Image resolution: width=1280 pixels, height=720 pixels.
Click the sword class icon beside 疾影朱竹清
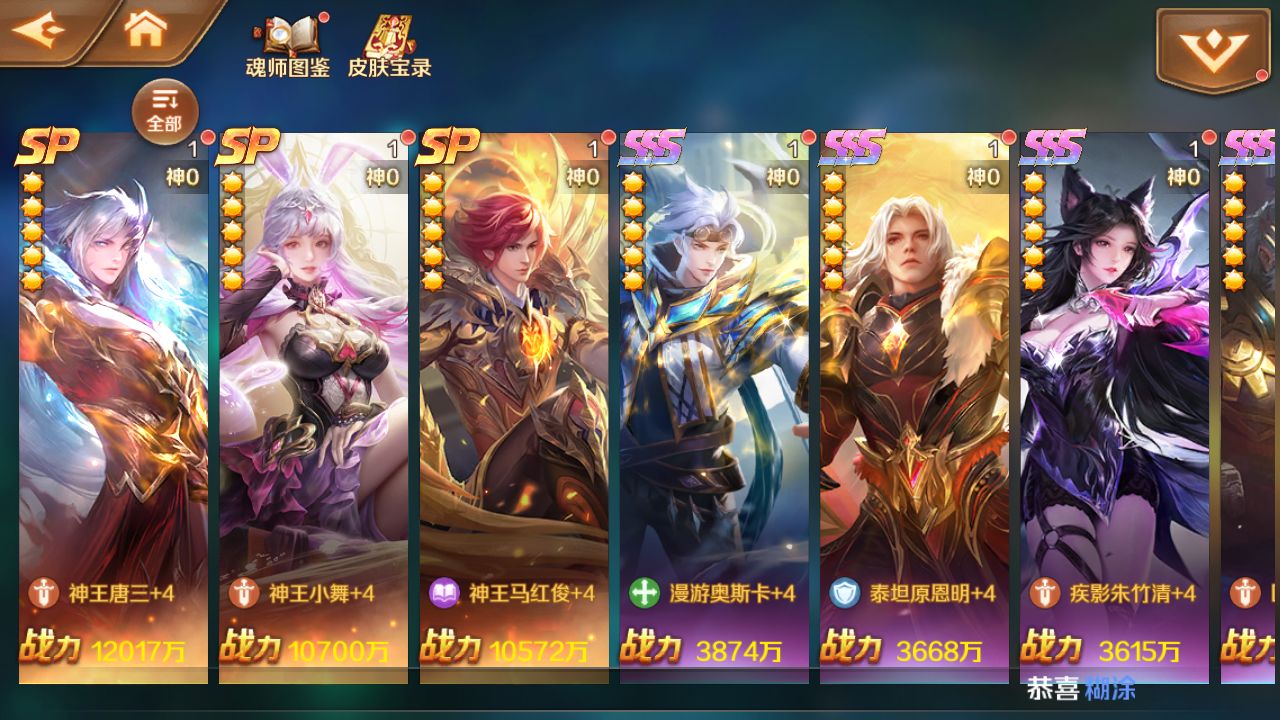click(1043, 592)
